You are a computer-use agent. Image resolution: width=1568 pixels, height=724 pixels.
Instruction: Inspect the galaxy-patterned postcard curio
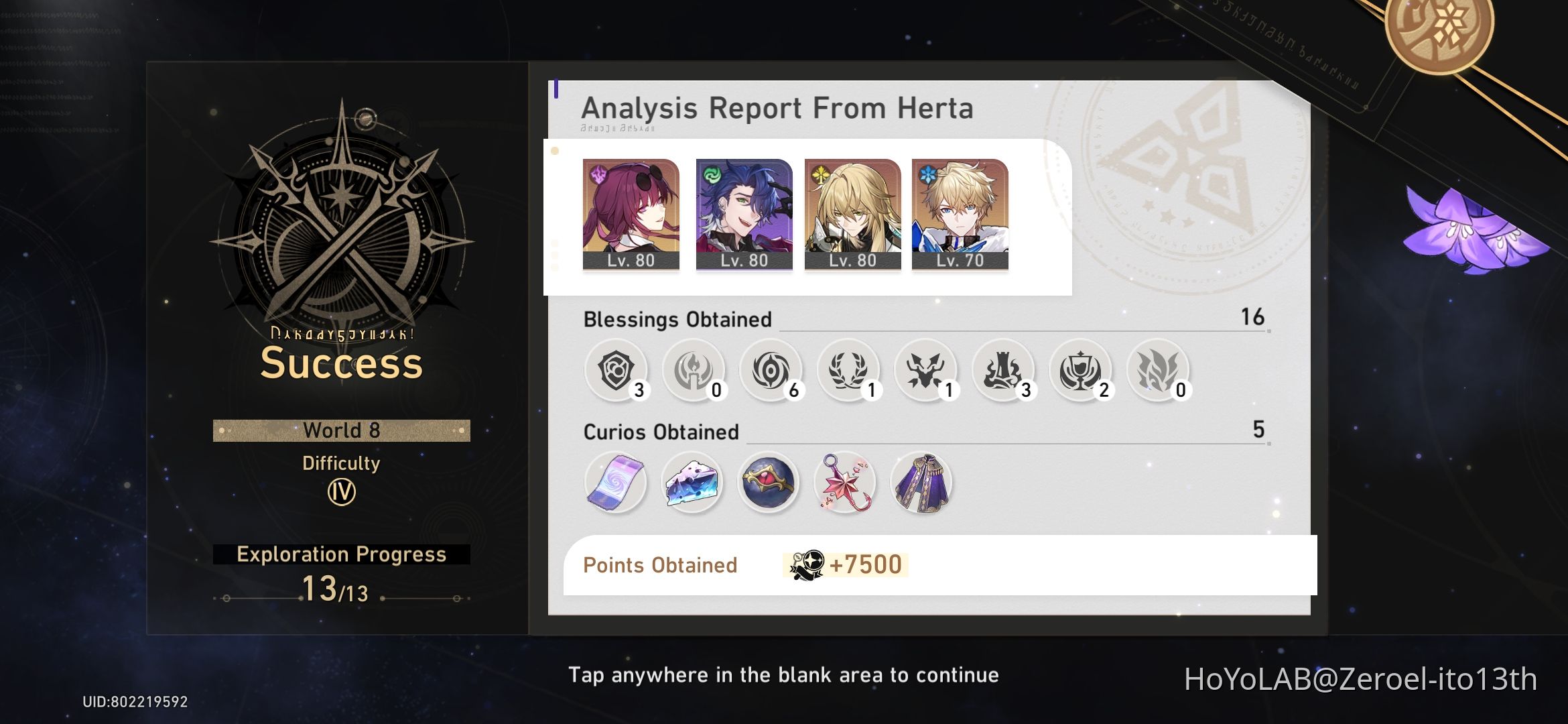(615, 483)
